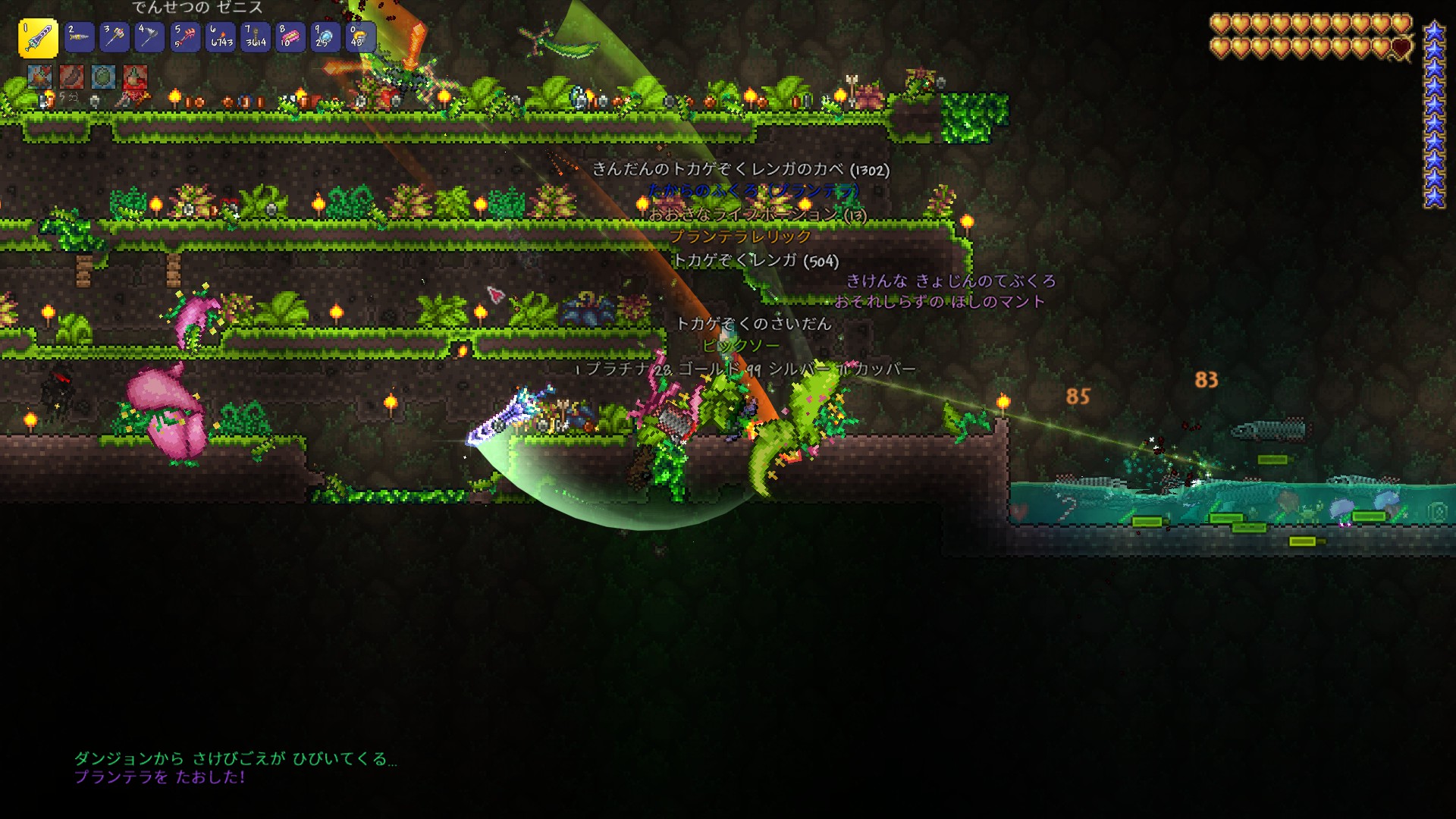Select the red coral staff in slot 5
The height and width of the screenshot is (819, 1456).
185,37
